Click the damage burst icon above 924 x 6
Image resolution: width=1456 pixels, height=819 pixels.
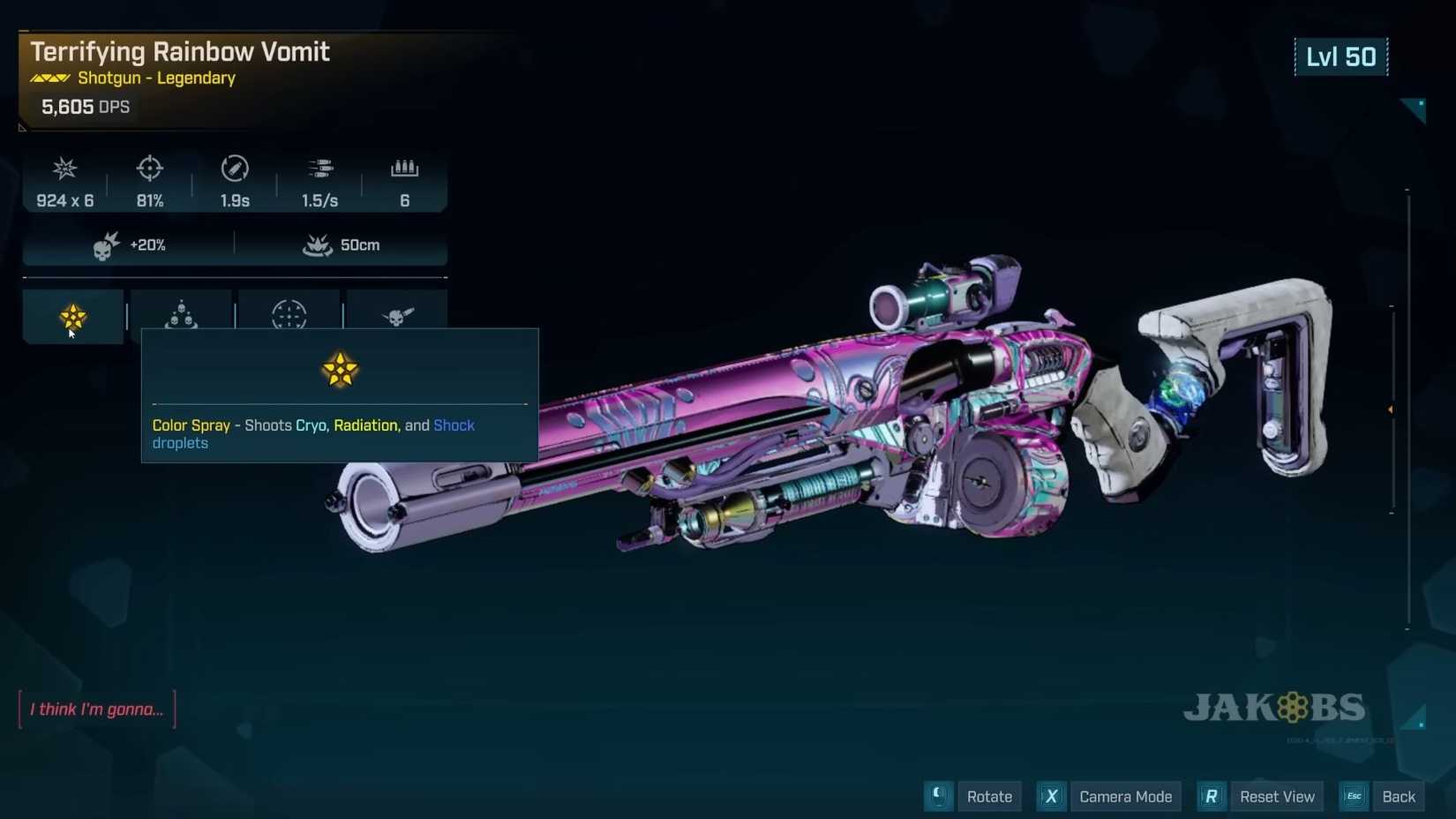click(64, 169)
